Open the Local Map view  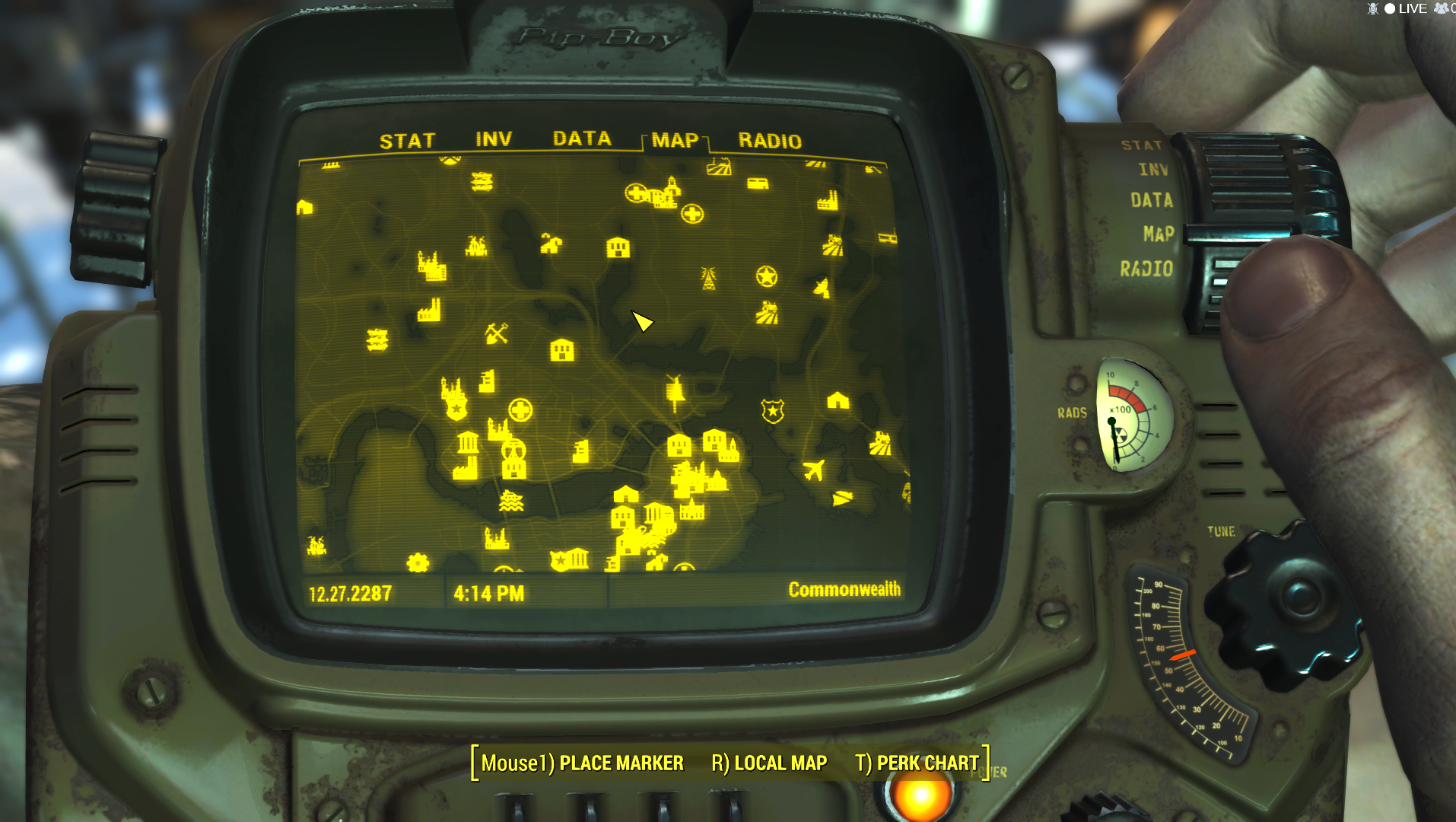pos(768,763)
